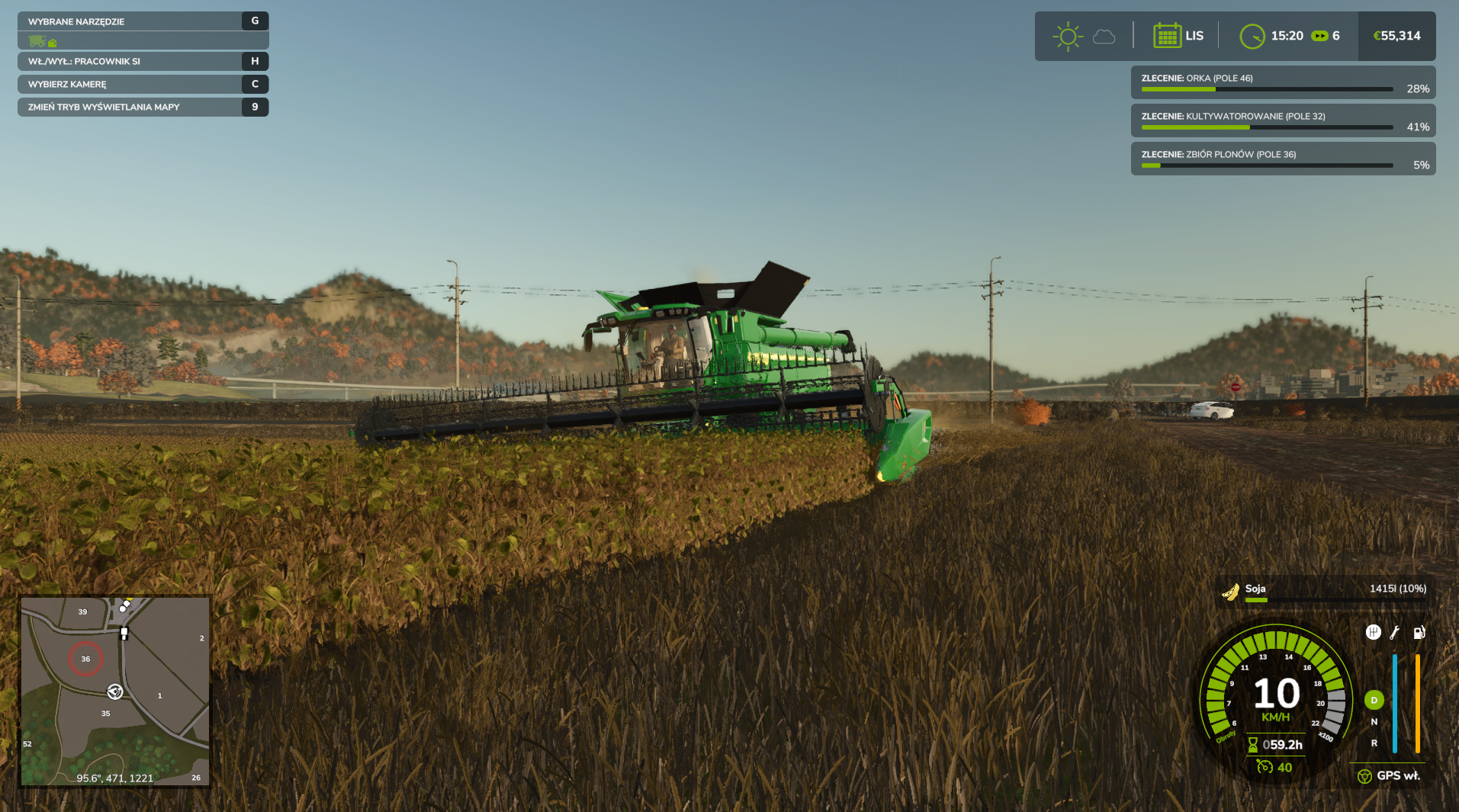Click the Soja fill level indicator
Screen dimensions: 1459x812
[1323, 591]
